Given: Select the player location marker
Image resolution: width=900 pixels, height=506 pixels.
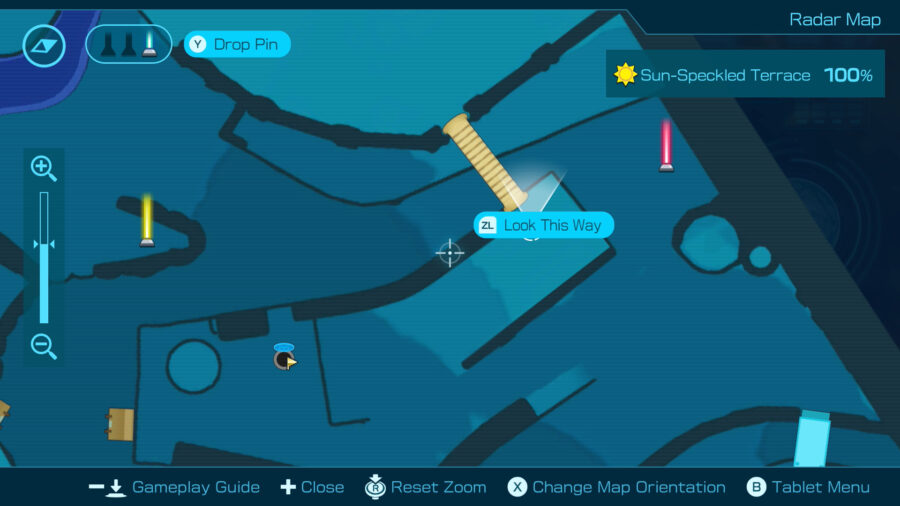Looking at the screenshot, I should tap(284, 358).
